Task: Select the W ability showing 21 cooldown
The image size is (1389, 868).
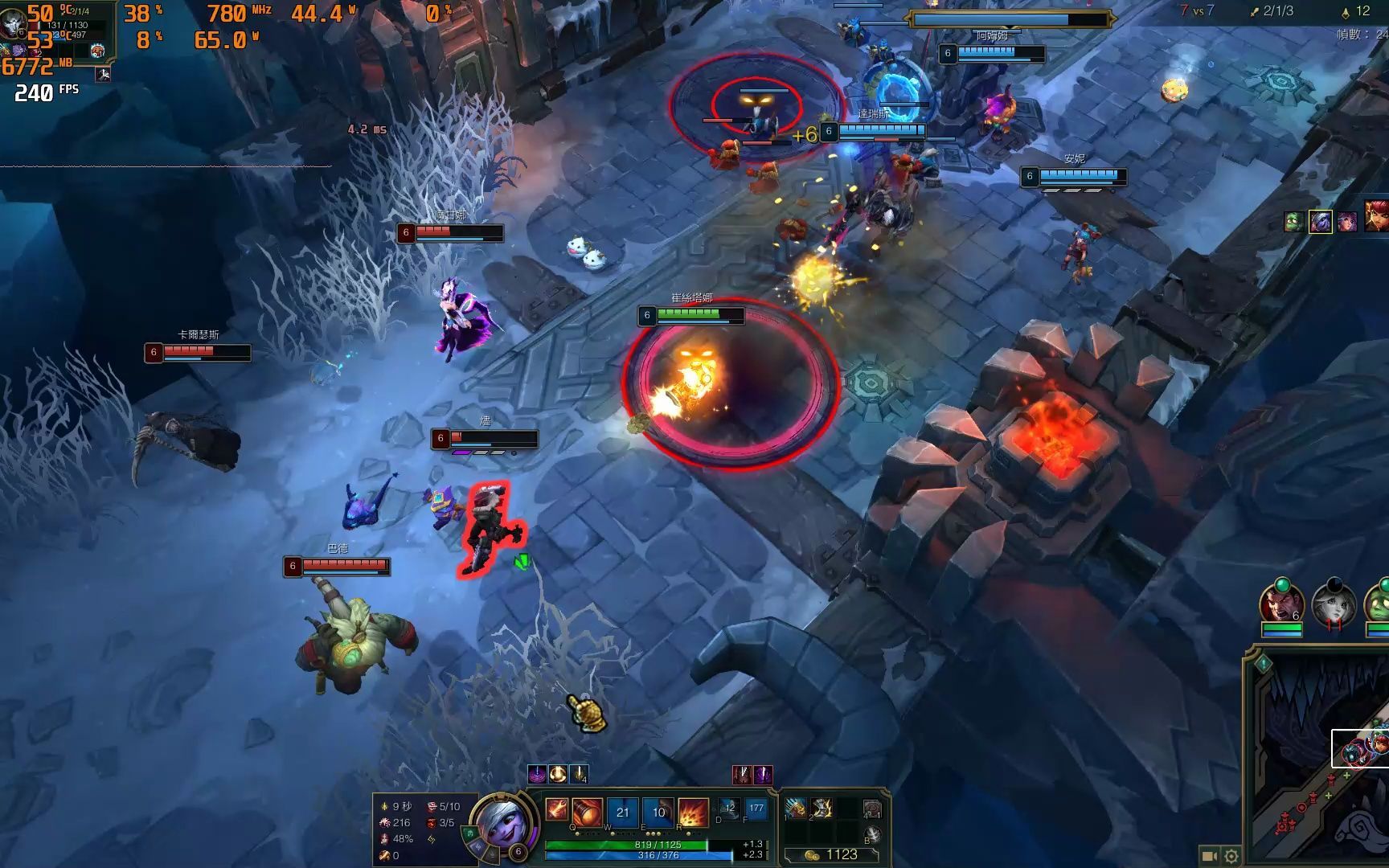Action: pos(623,812)
